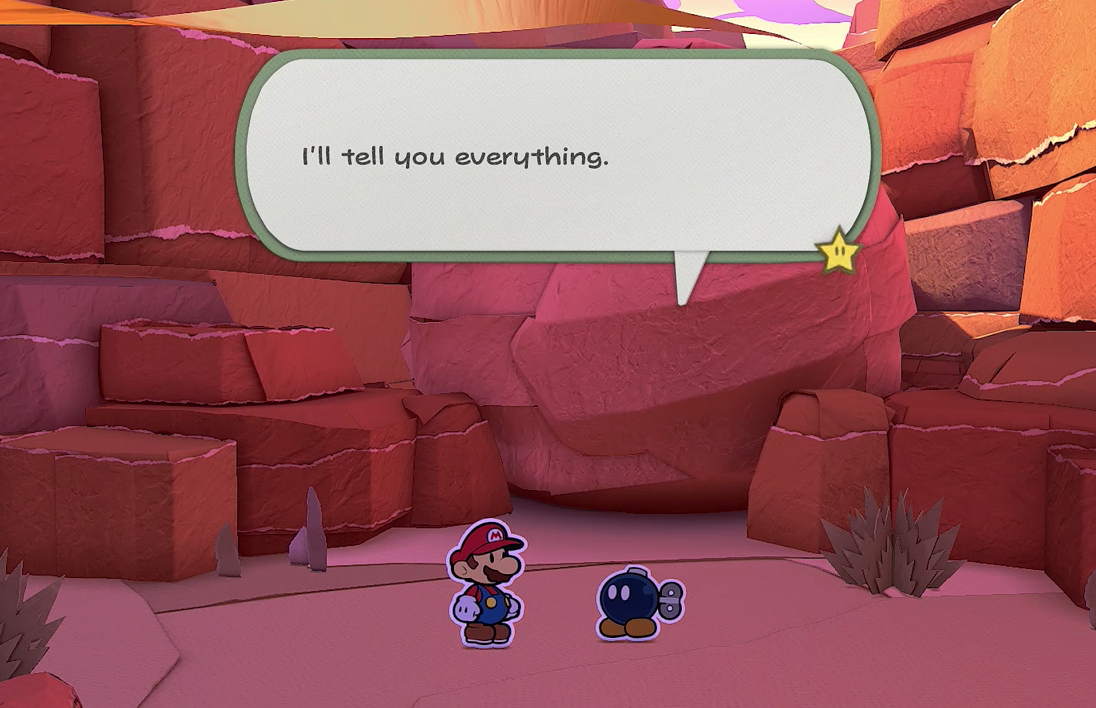
Task: Advance the "I'll tell you everything" speech bubble
Action: tap(557, 155)
